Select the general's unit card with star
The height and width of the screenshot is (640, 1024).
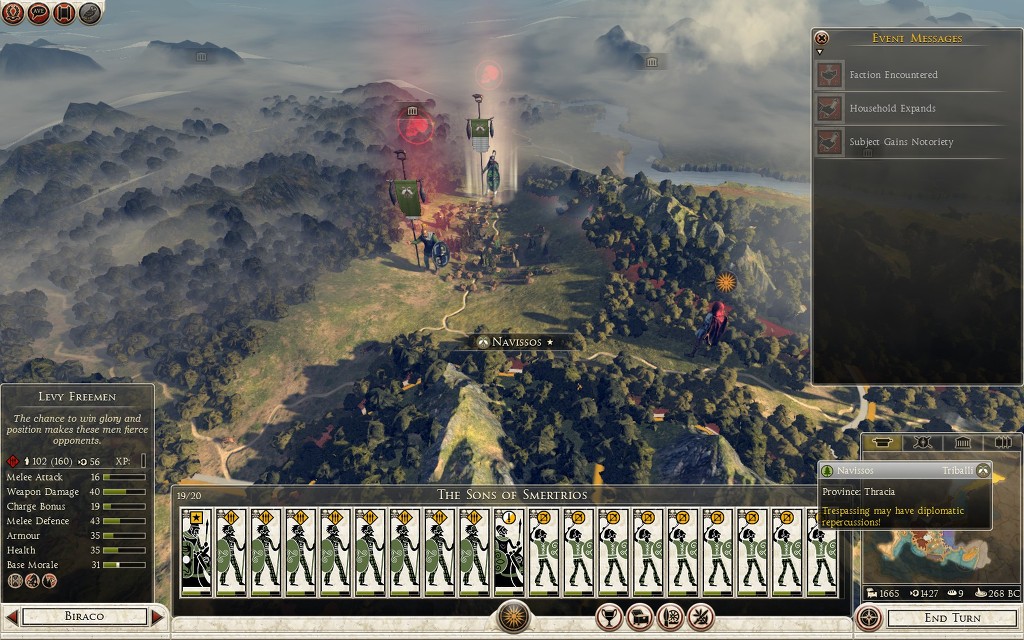coord(197,552)
